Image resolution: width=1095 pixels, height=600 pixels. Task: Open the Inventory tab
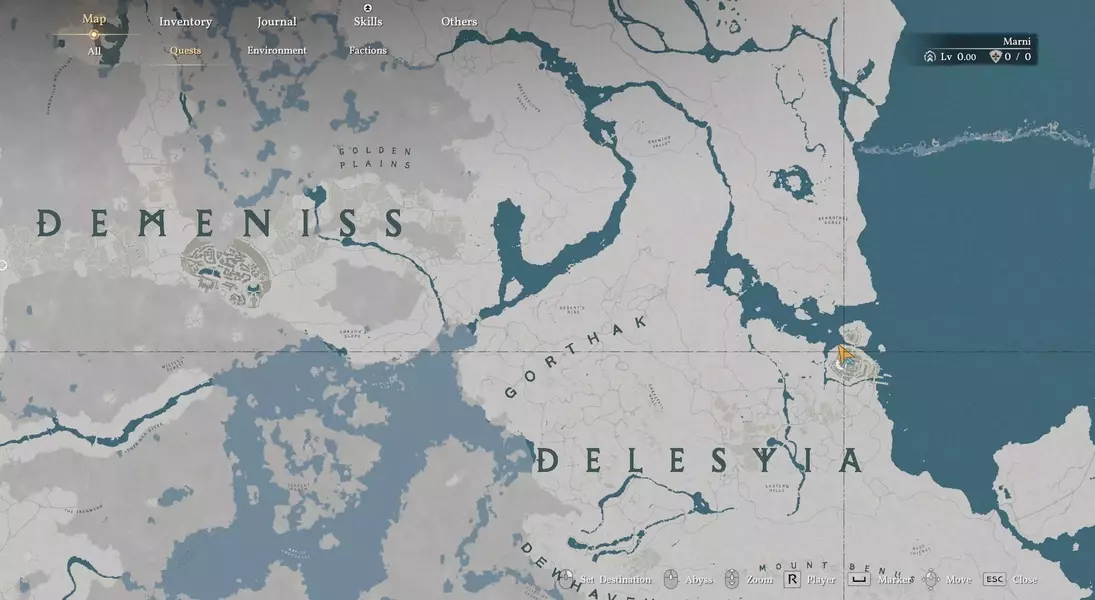(185, 22)
